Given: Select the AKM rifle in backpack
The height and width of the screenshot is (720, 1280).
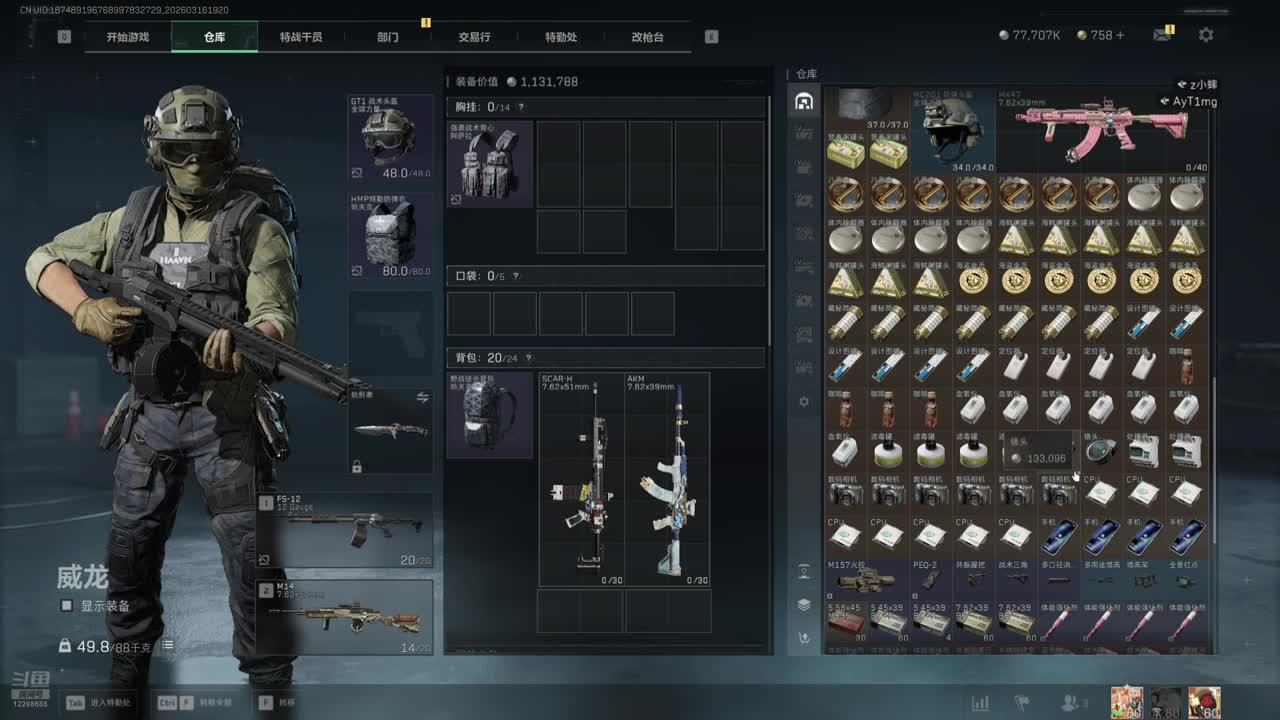Looking at the screenshot, I should 667,480.
